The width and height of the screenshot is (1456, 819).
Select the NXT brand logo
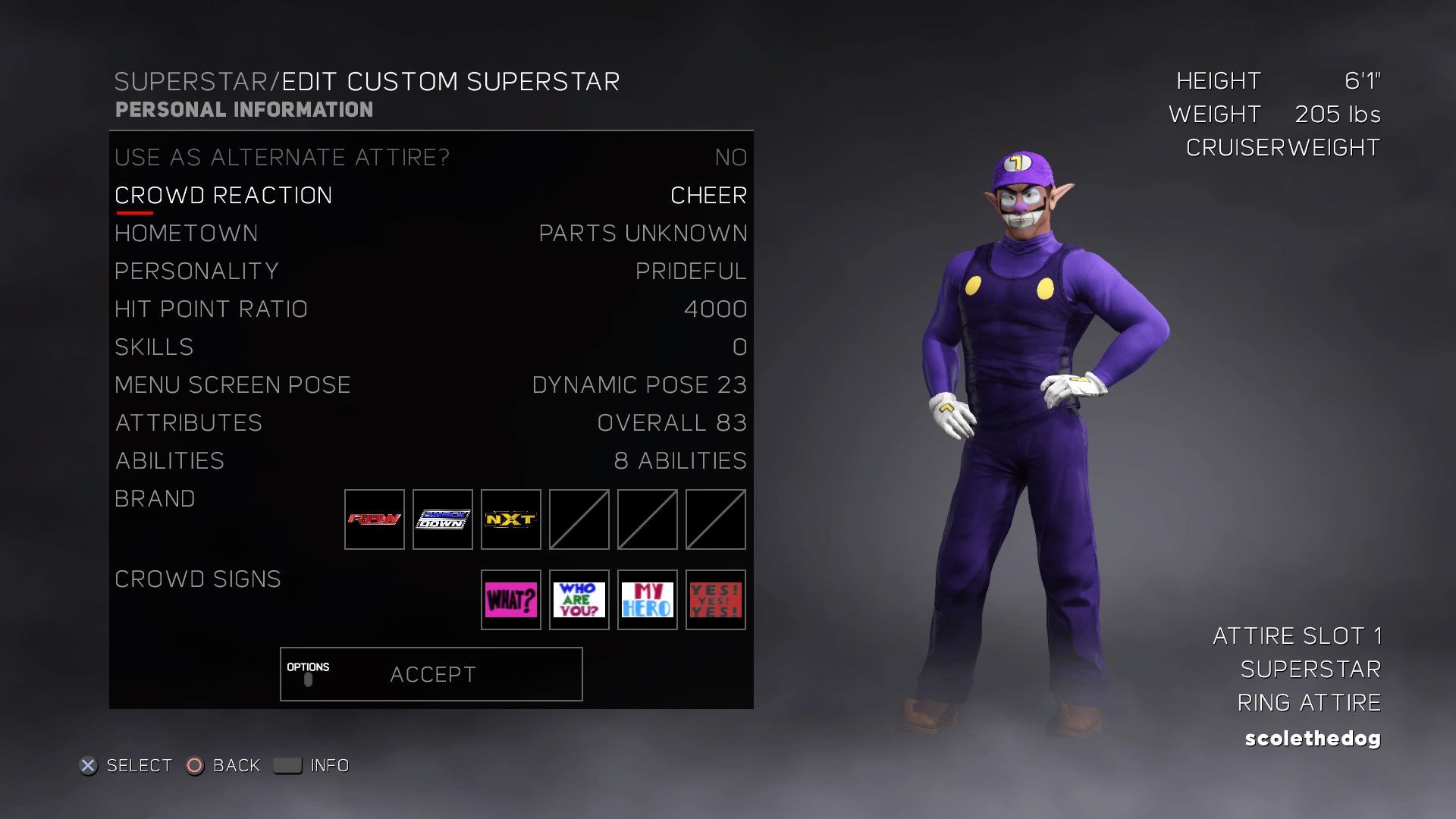(511, 519)
